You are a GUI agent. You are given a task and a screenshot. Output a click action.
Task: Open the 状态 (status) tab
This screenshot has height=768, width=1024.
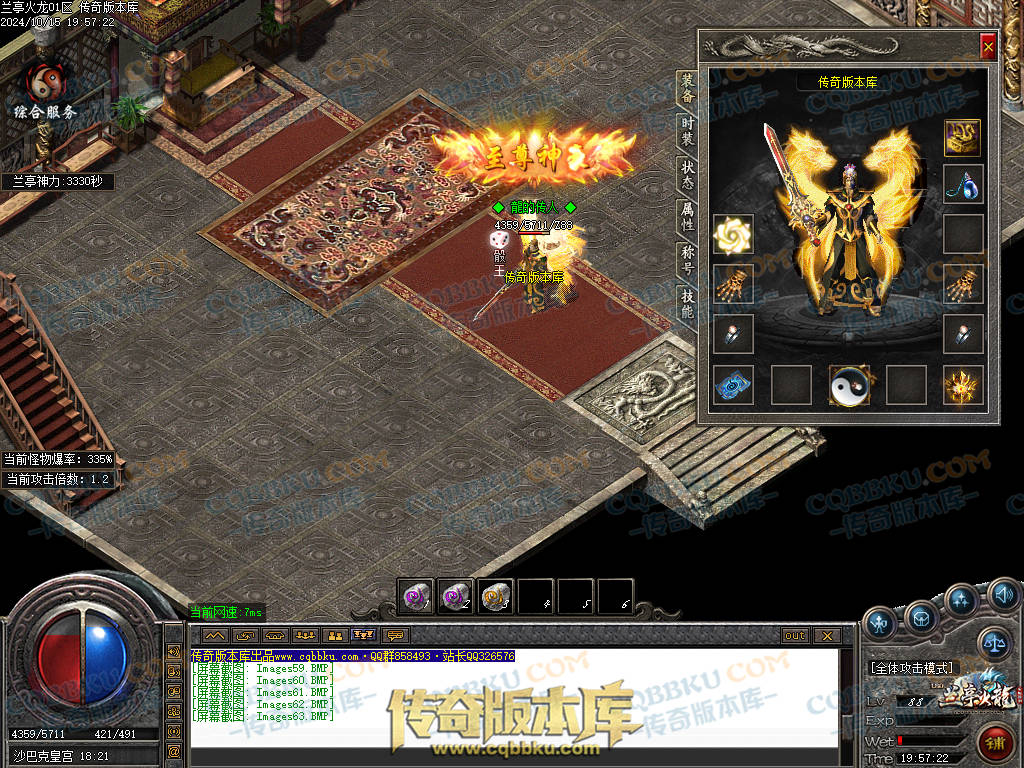[687, 177]
